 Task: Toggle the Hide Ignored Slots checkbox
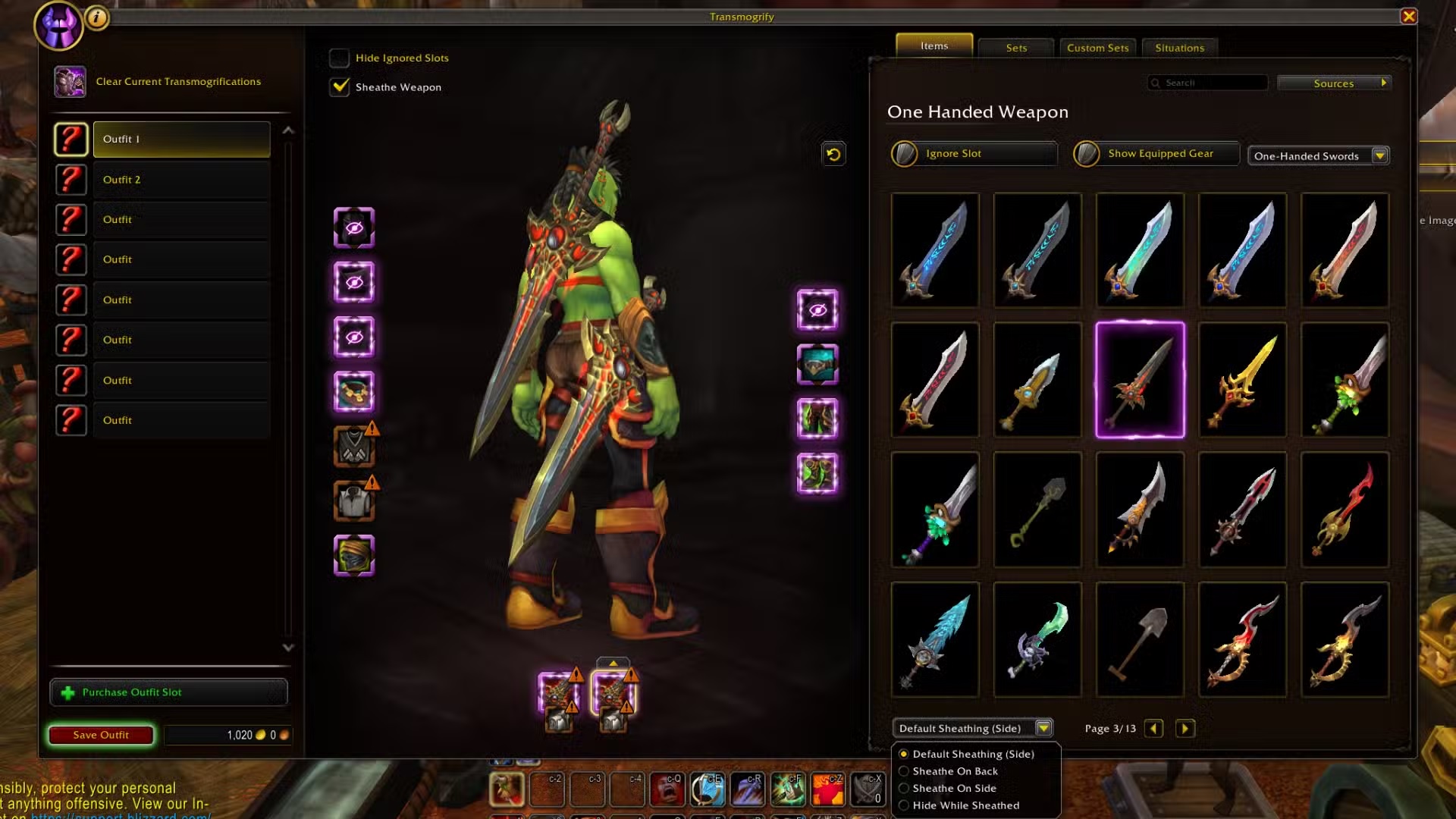[340, 58]
